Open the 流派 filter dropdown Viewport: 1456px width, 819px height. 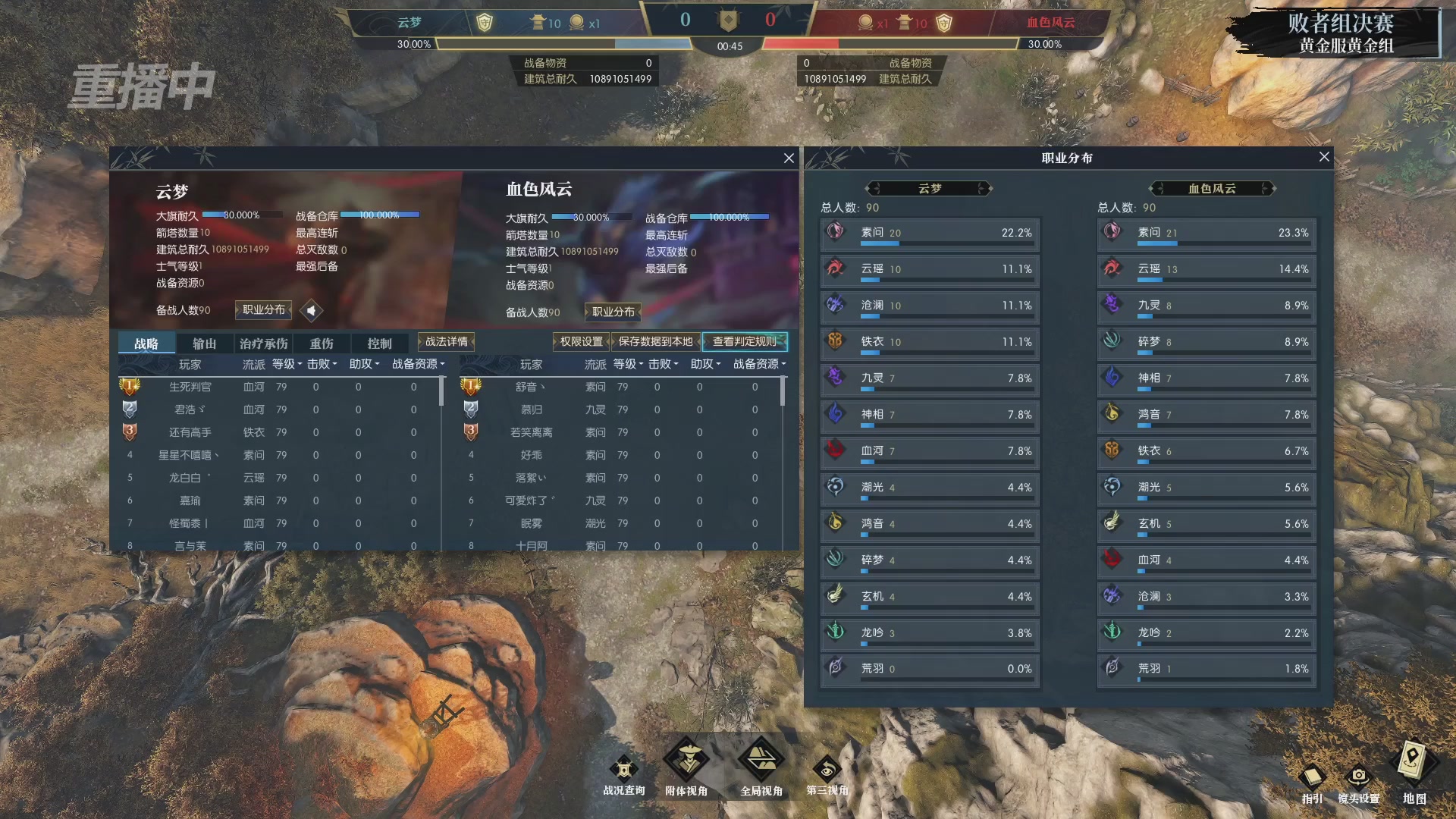[x=254, y=364]
